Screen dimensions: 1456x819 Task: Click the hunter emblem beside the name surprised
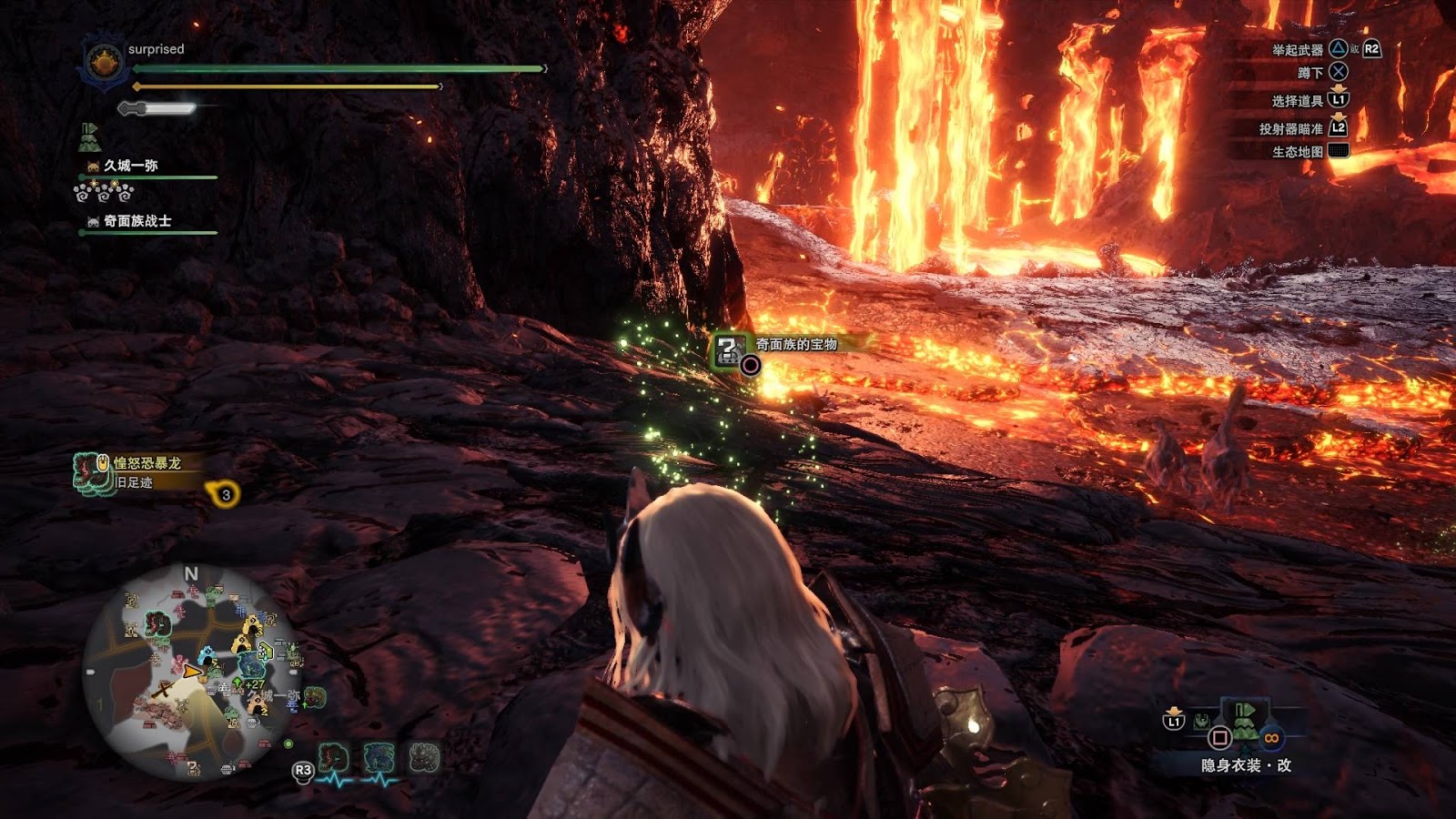(104, 64)
